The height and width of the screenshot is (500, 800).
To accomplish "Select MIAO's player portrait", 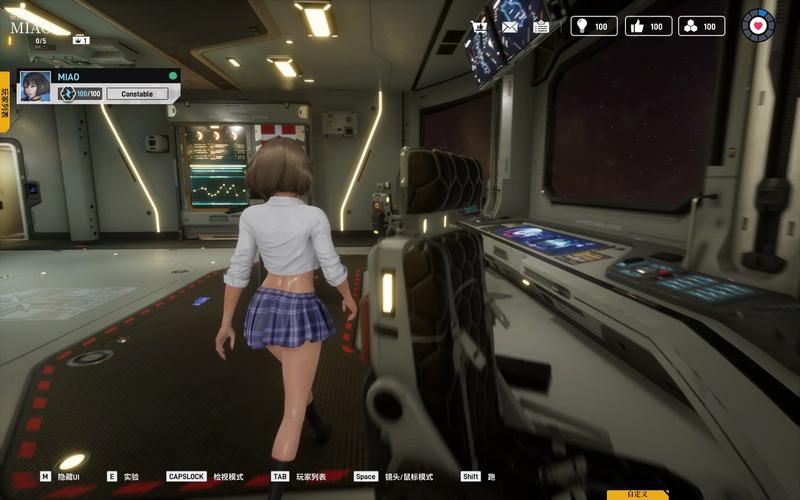I will click(36, 86).
